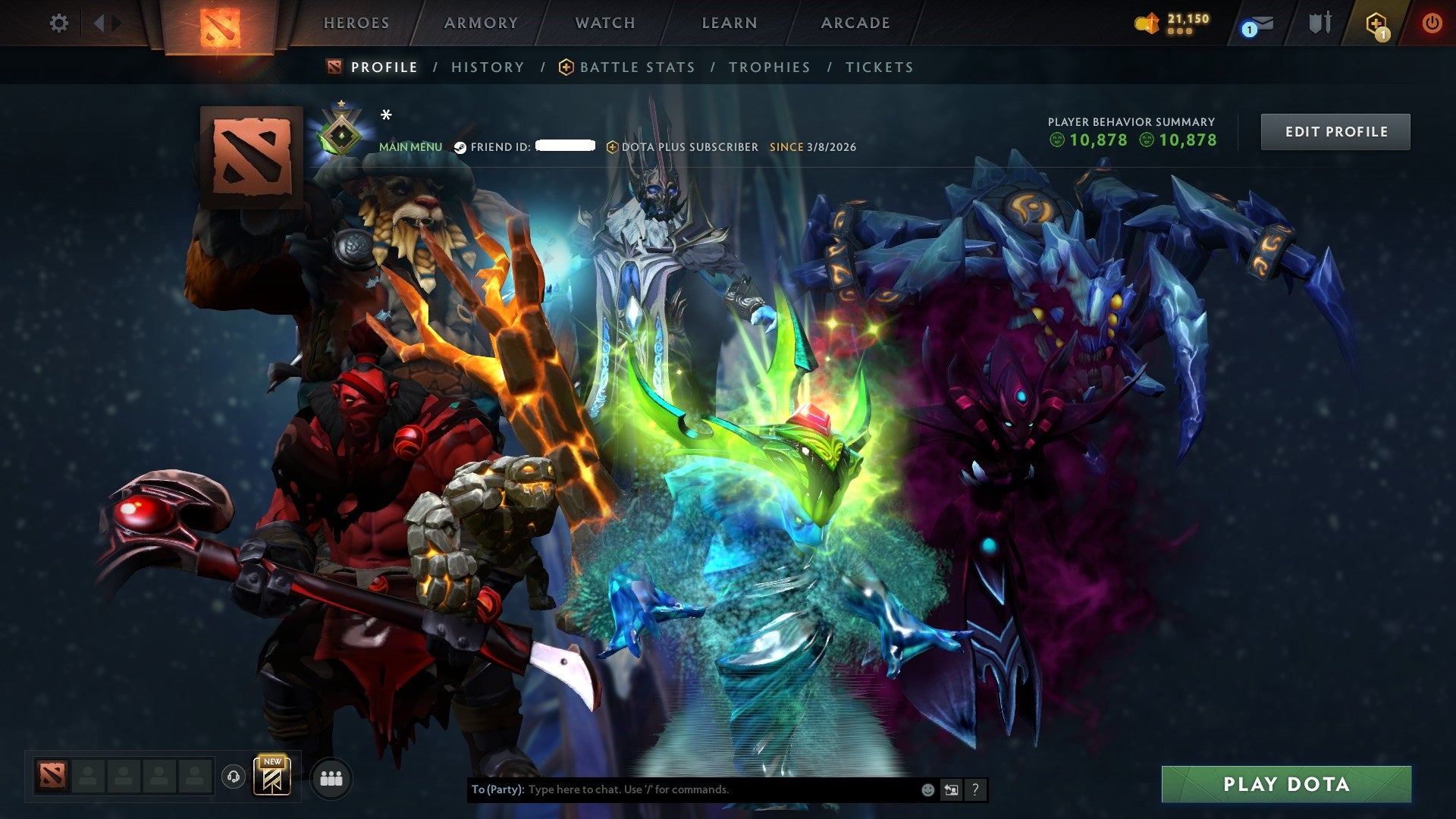Open the Armory loadout shield-and-sword icon
The width and height of the screenshot is (1456, 819).
1319,23
